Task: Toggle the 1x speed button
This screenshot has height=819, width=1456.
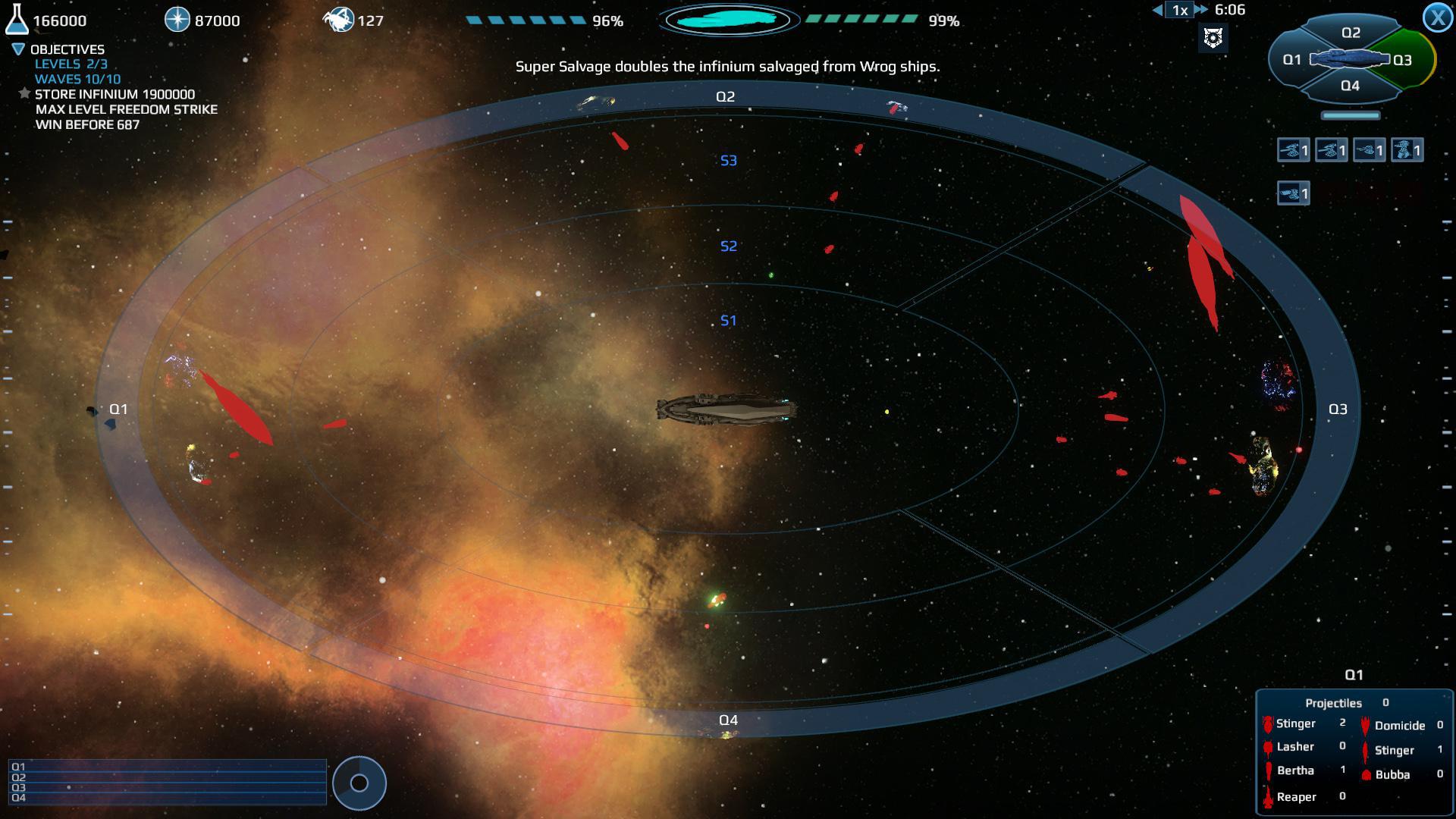Action: tap(1178, 10)
